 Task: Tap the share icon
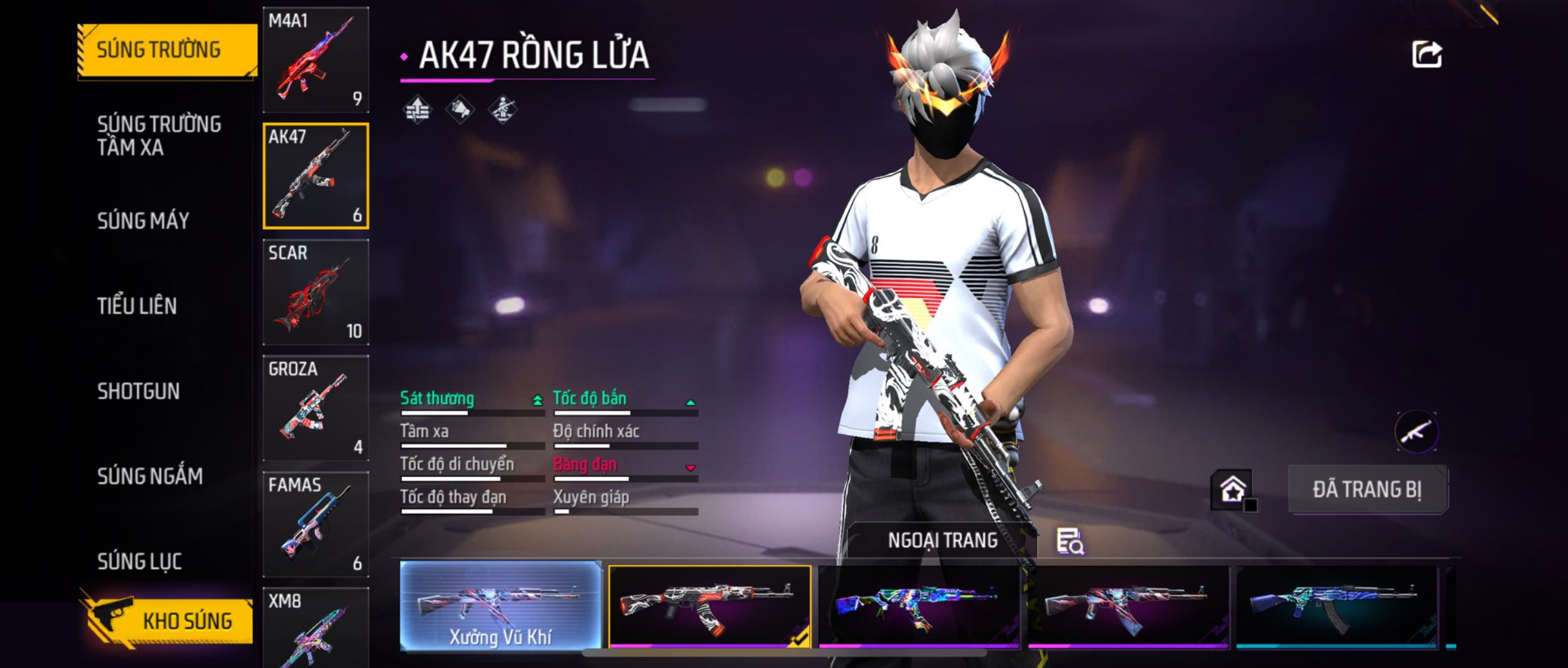(1427, 55)
